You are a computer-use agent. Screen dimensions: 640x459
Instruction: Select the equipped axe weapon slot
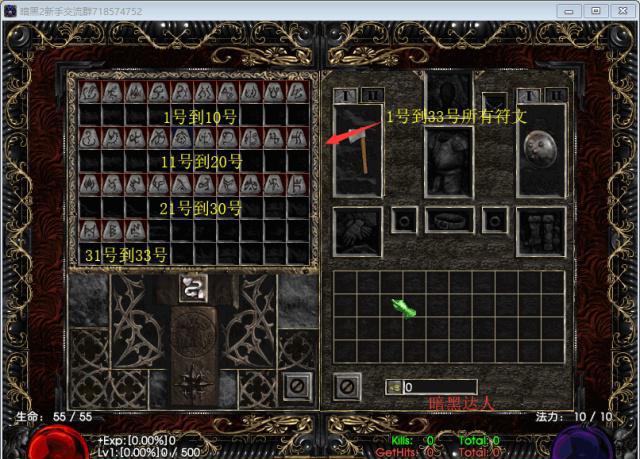tap(358, 148)
